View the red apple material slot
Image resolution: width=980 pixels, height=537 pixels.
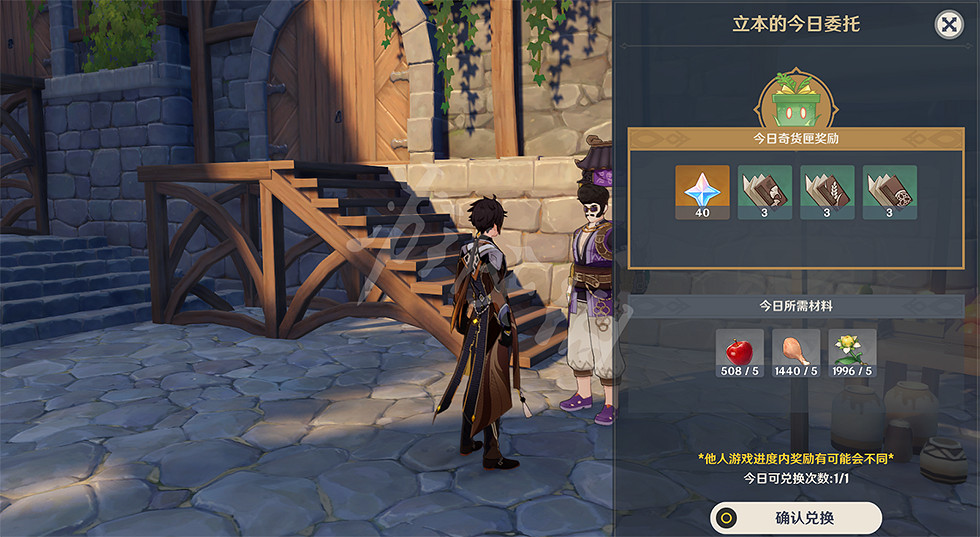click(x=740, y=353)
